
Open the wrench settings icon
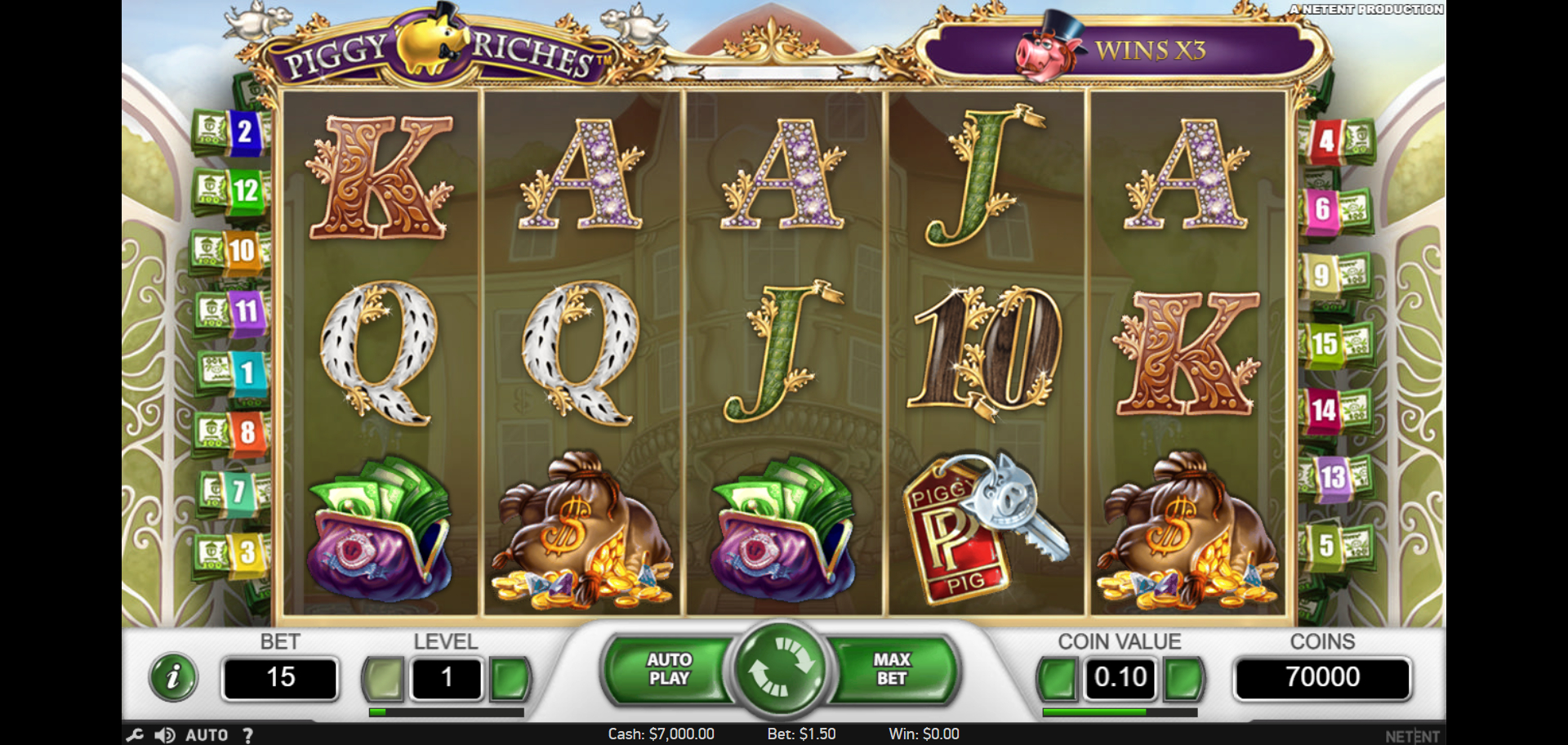135,735
